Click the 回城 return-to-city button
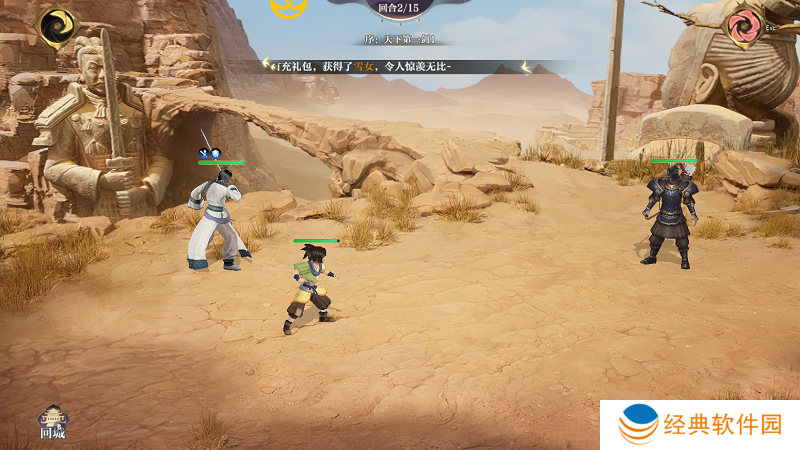 pyautogui.click(x=52, y=423)
